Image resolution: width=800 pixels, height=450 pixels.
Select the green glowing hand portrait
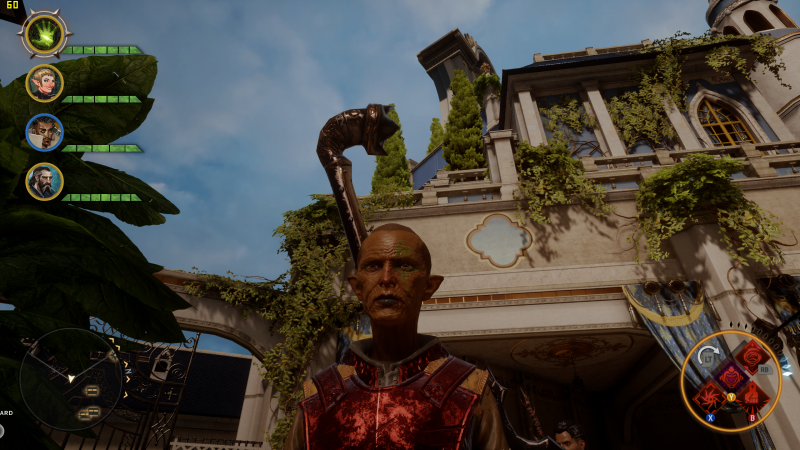pos(44,35)
